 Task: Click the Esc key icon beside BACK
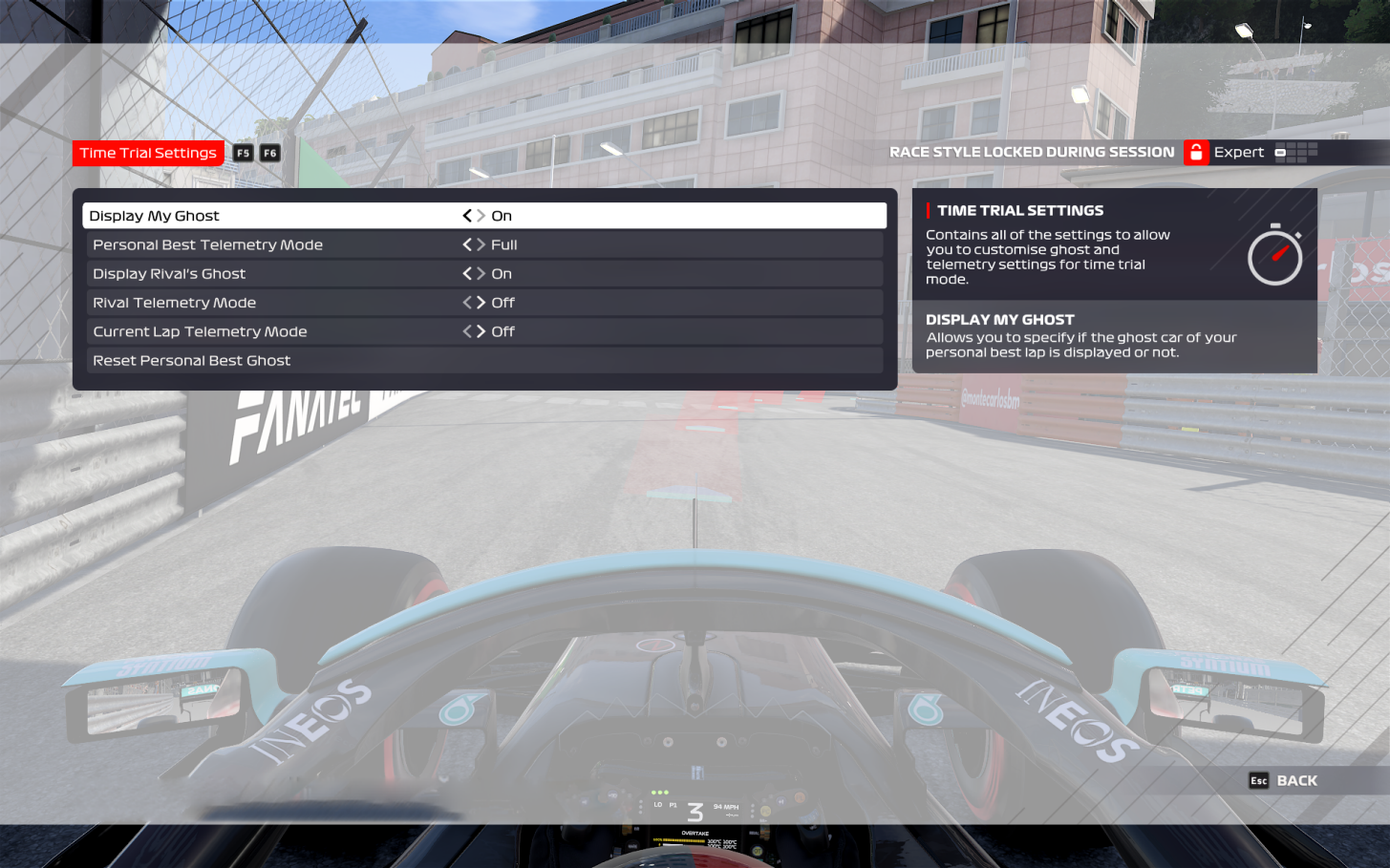[1259, 780]
